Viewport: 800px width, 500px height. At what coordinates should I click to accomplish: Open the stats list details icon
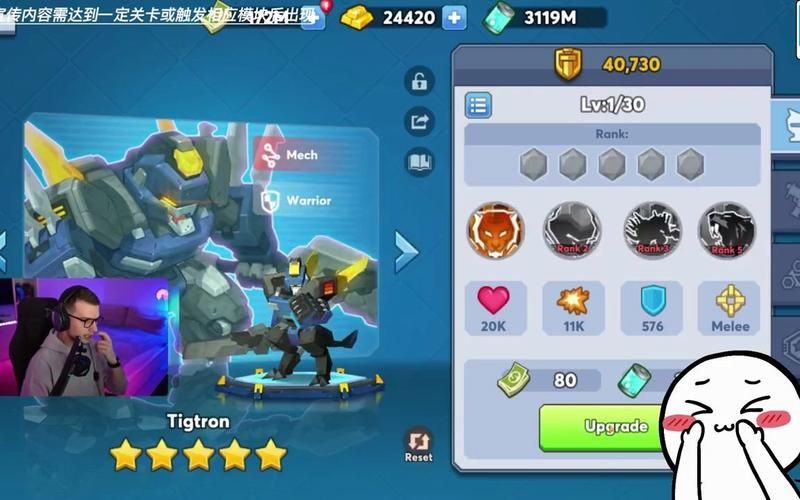coord(478,104)
